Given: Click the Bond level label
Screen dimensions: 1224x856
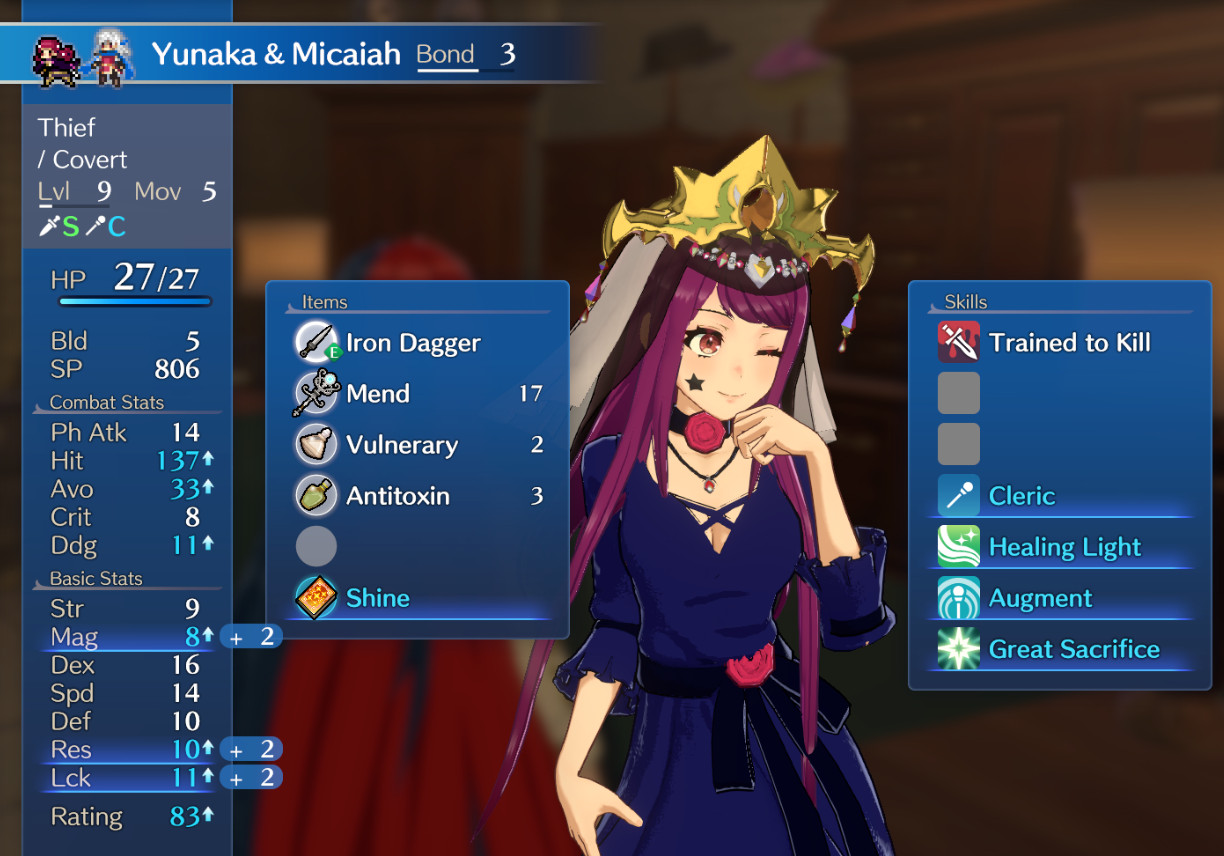Looking at the screenshot, I should coord(446,54).
